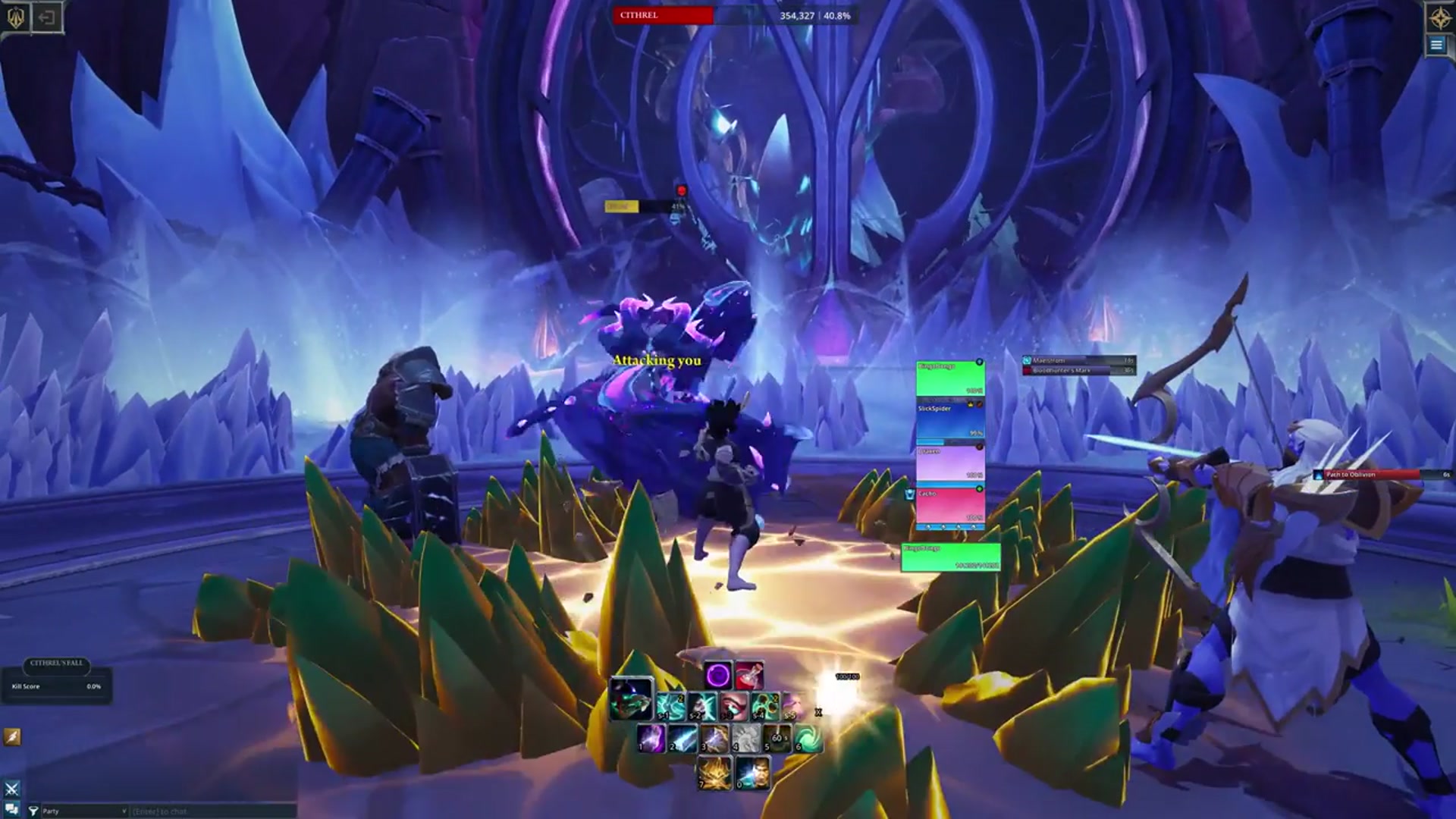Select the red eye ability icon
This screenshot has width=1456, height=819.
point(733,706)
